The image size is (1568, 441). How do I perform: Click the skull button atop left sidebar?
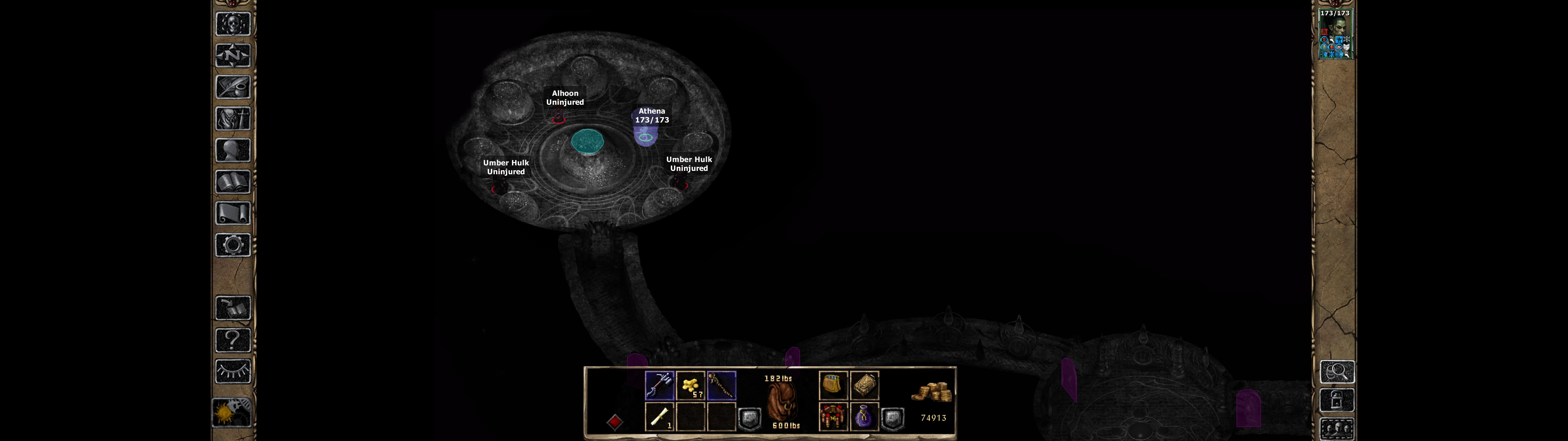coord(233,24)
